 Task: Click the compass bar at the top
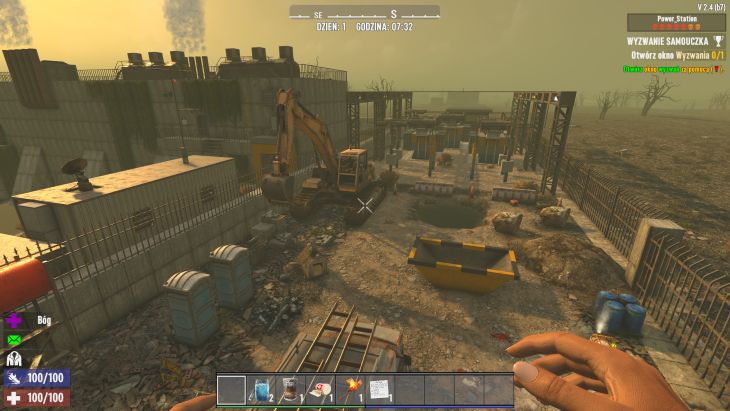[x=364, y=12]
